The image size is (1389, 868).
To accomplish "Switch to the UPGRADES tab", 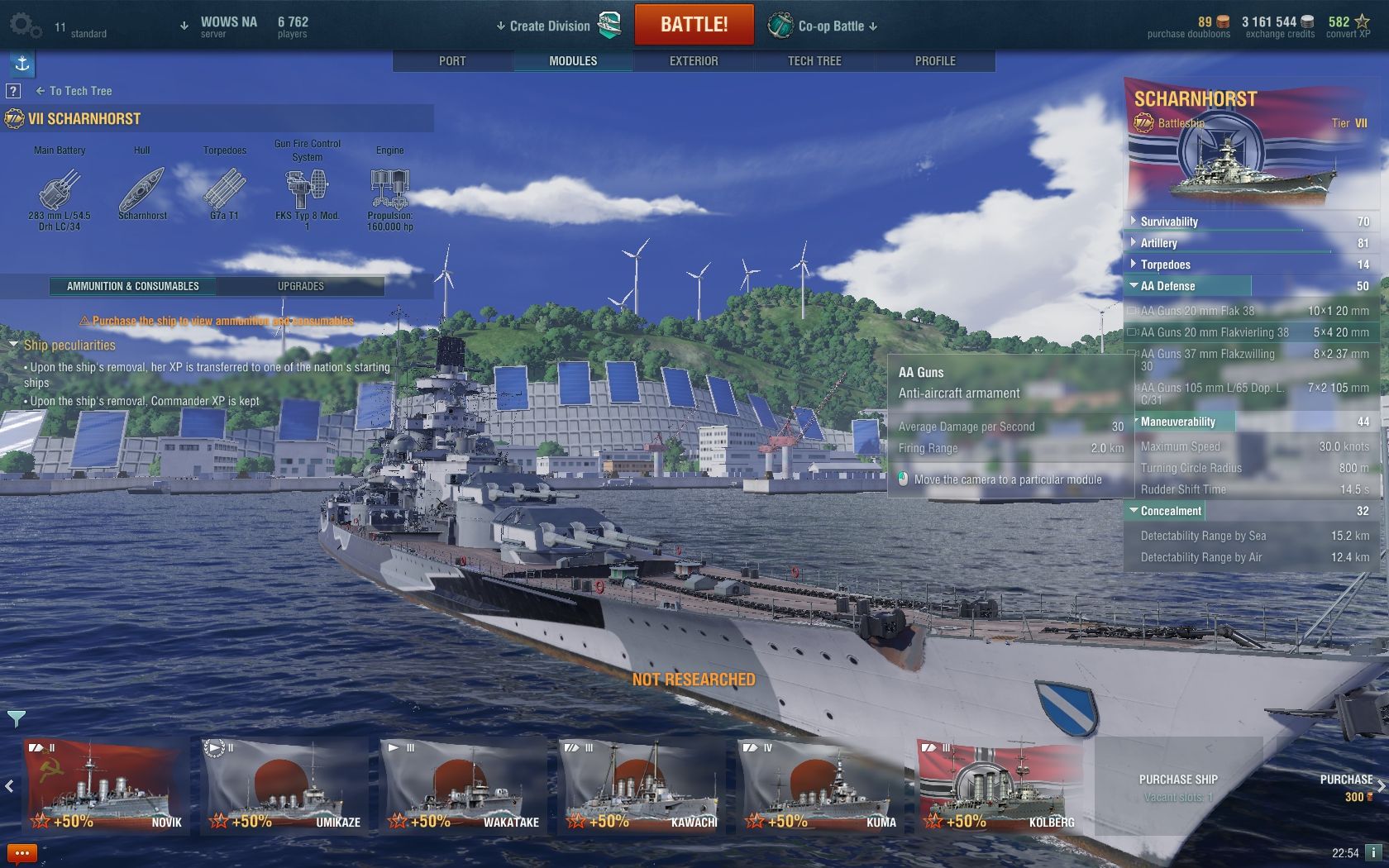I will pyautogui.click(x=300, y=286).
